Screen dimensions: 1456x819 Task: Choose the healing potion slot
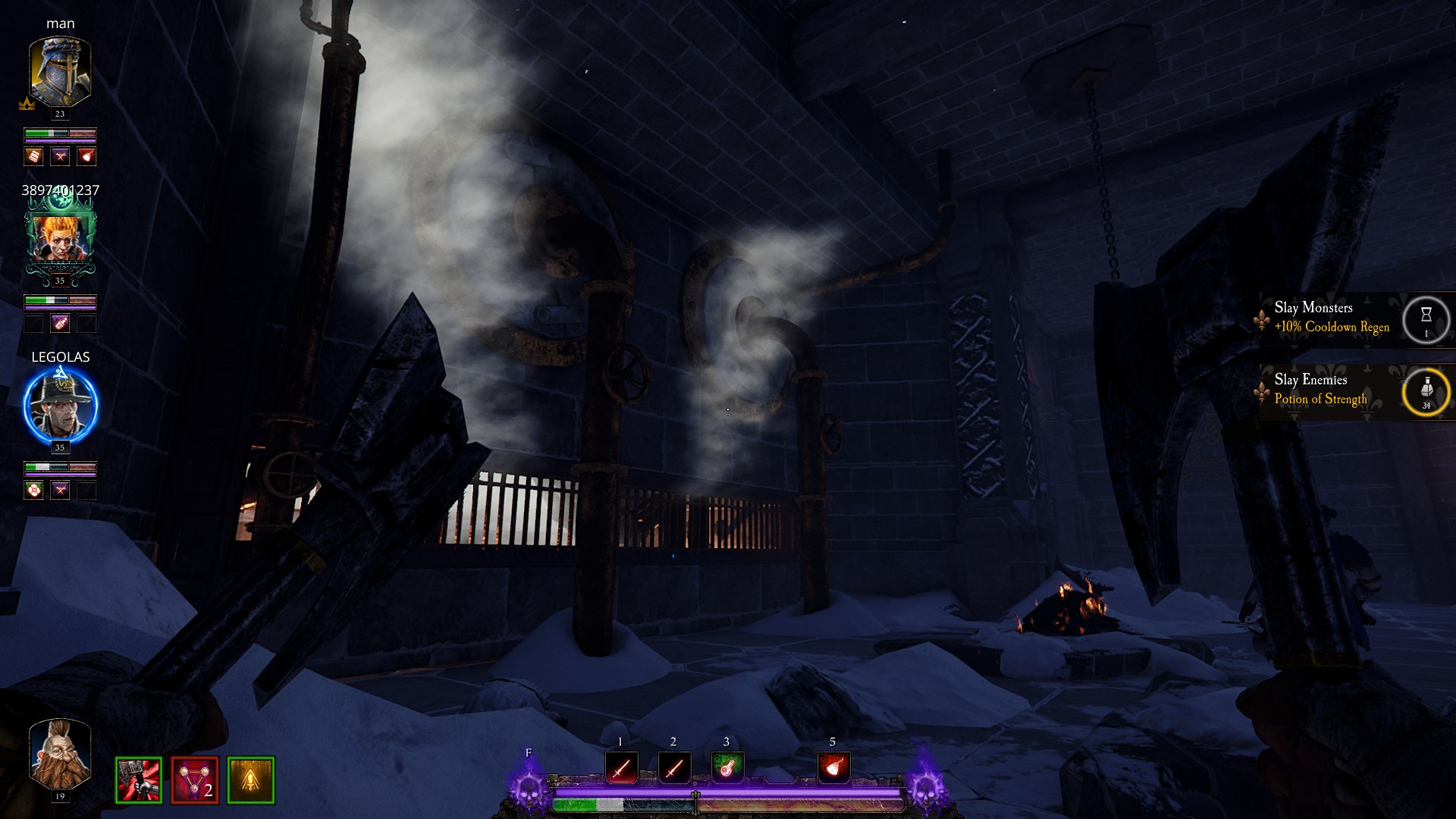point(726,768)
